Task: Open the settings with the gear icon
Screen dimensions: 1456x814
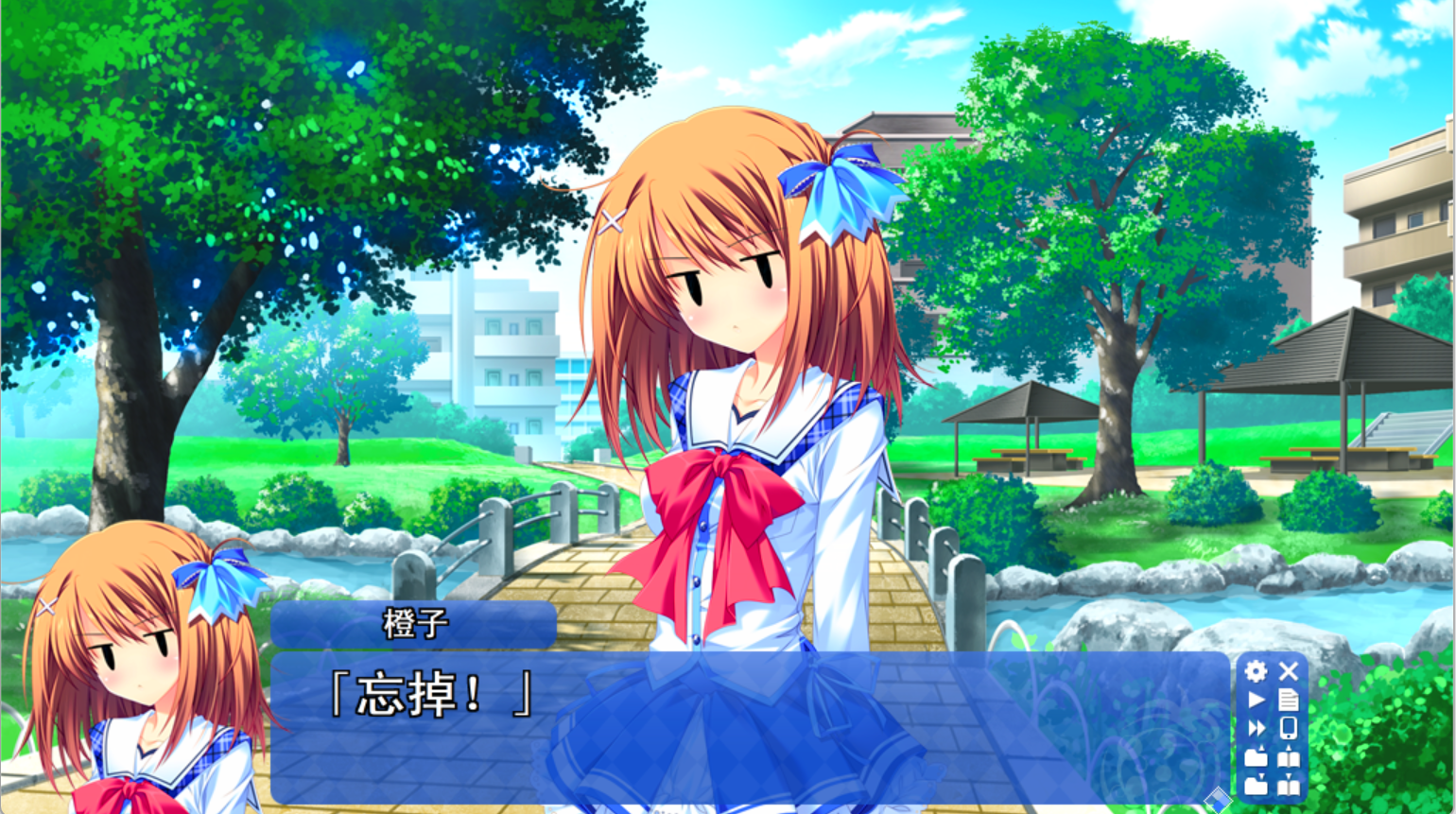Action: tap(1256, 671)
